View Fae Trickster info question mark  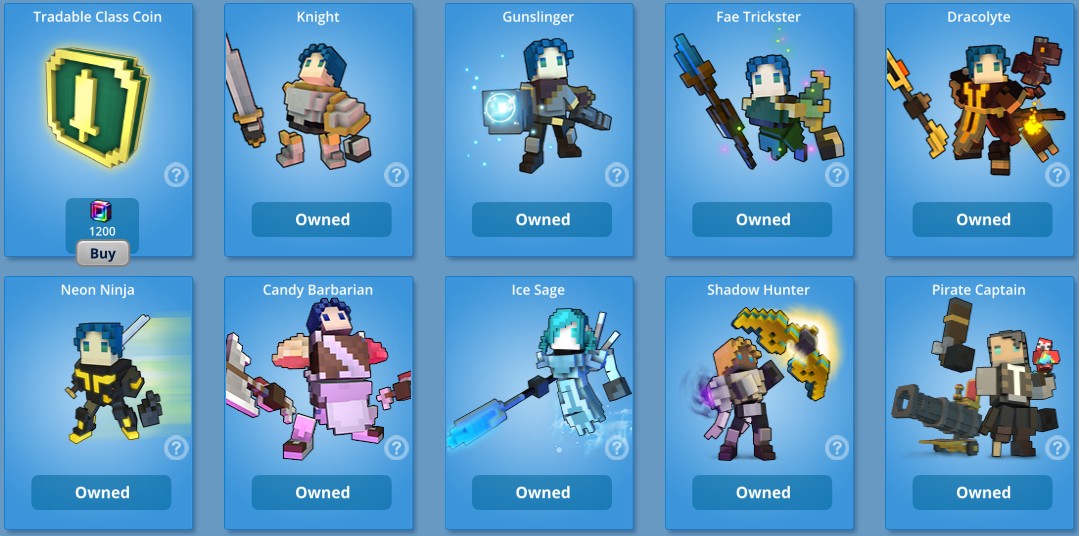click(x=837, y=175)
